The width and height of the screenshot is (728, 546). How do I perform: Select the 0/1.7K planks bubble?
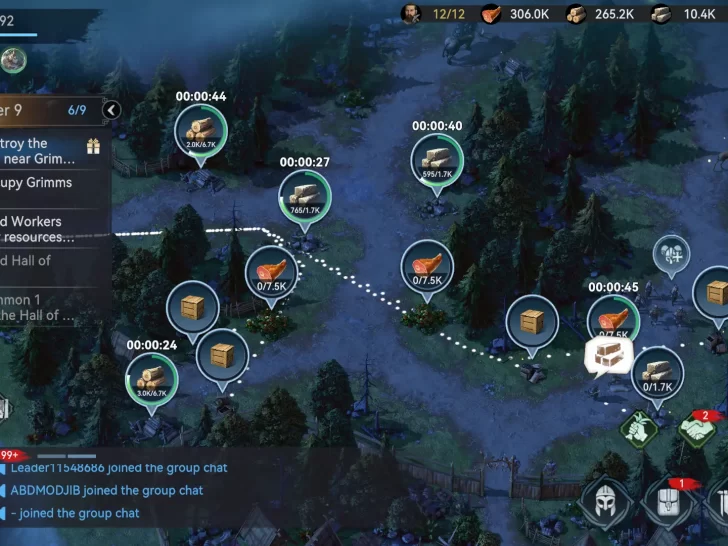point(657,373)
